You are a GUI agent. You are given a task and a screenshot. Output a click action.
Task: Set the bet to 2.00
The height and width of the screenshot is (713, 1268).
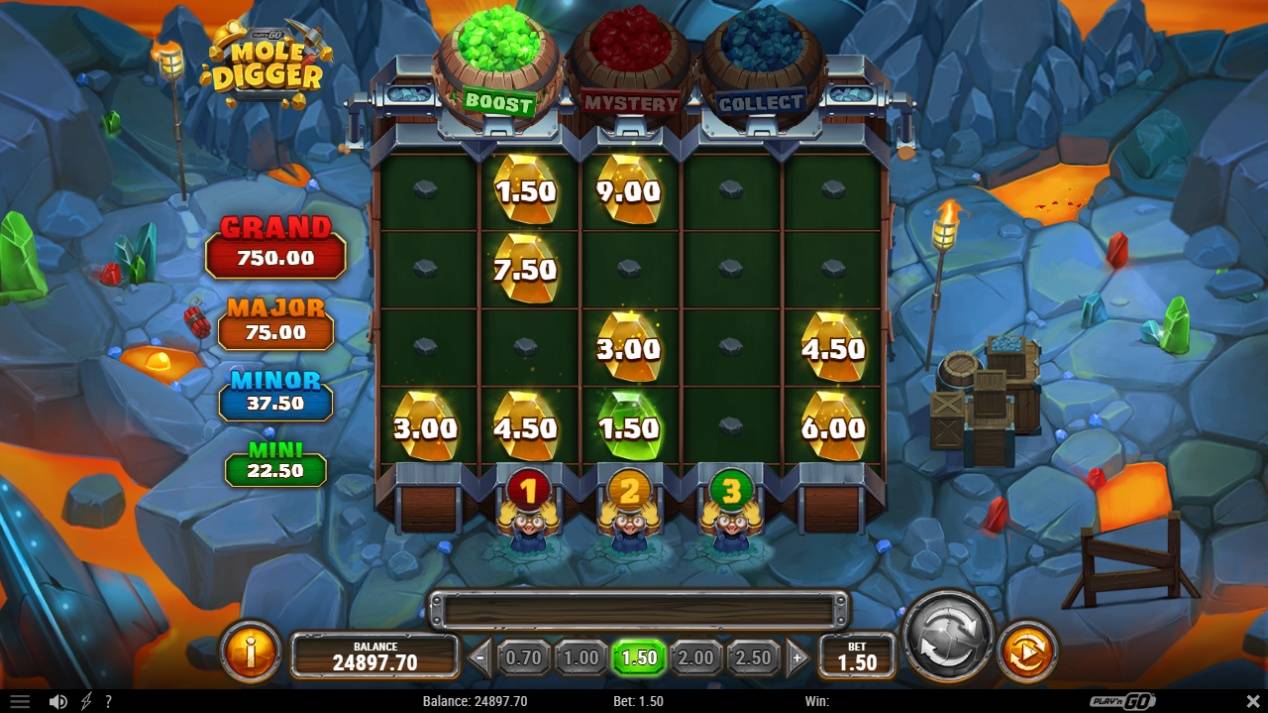tap(696, 658)
